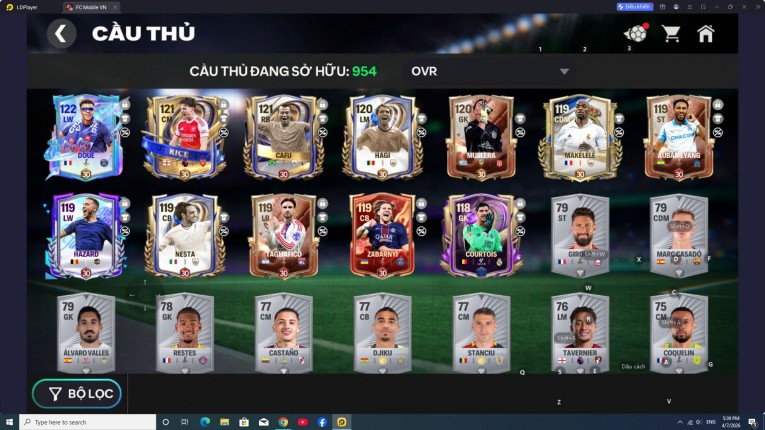The width and height of the screenshot is (765, 430).
Task: Select the 79 GK Álvaro Valles card
Action: click(x=85, y=332)
